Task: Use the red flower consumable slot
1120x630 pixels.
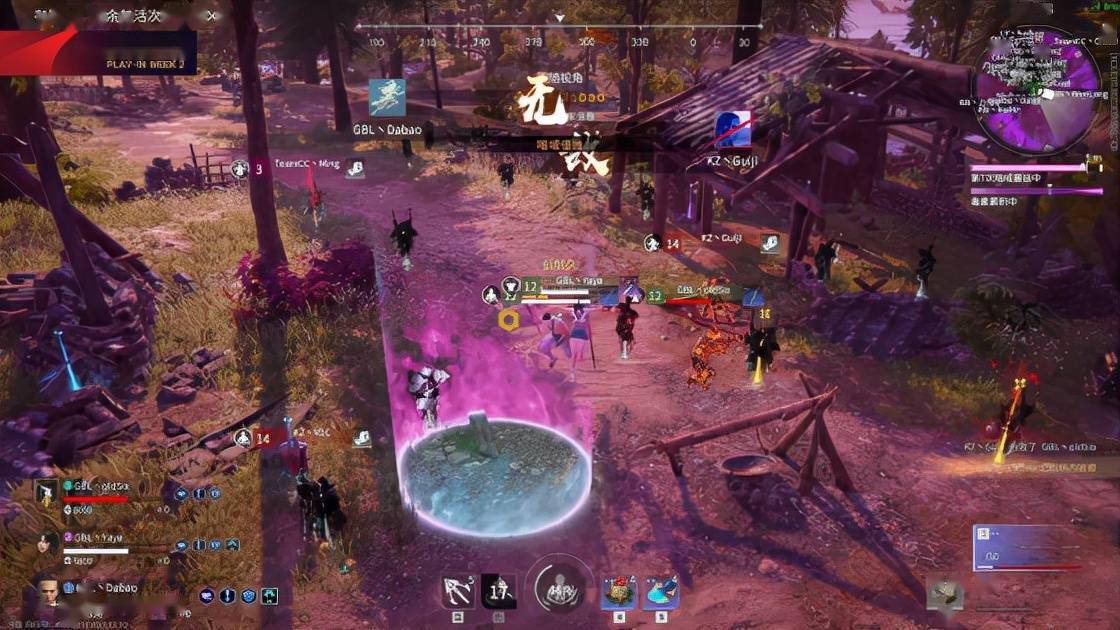Action: pos(618,591)
